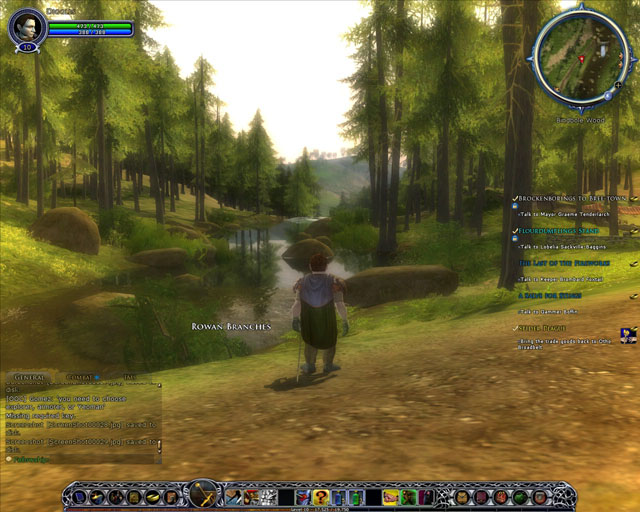Click the player portrait in the corner

[27, 26]
